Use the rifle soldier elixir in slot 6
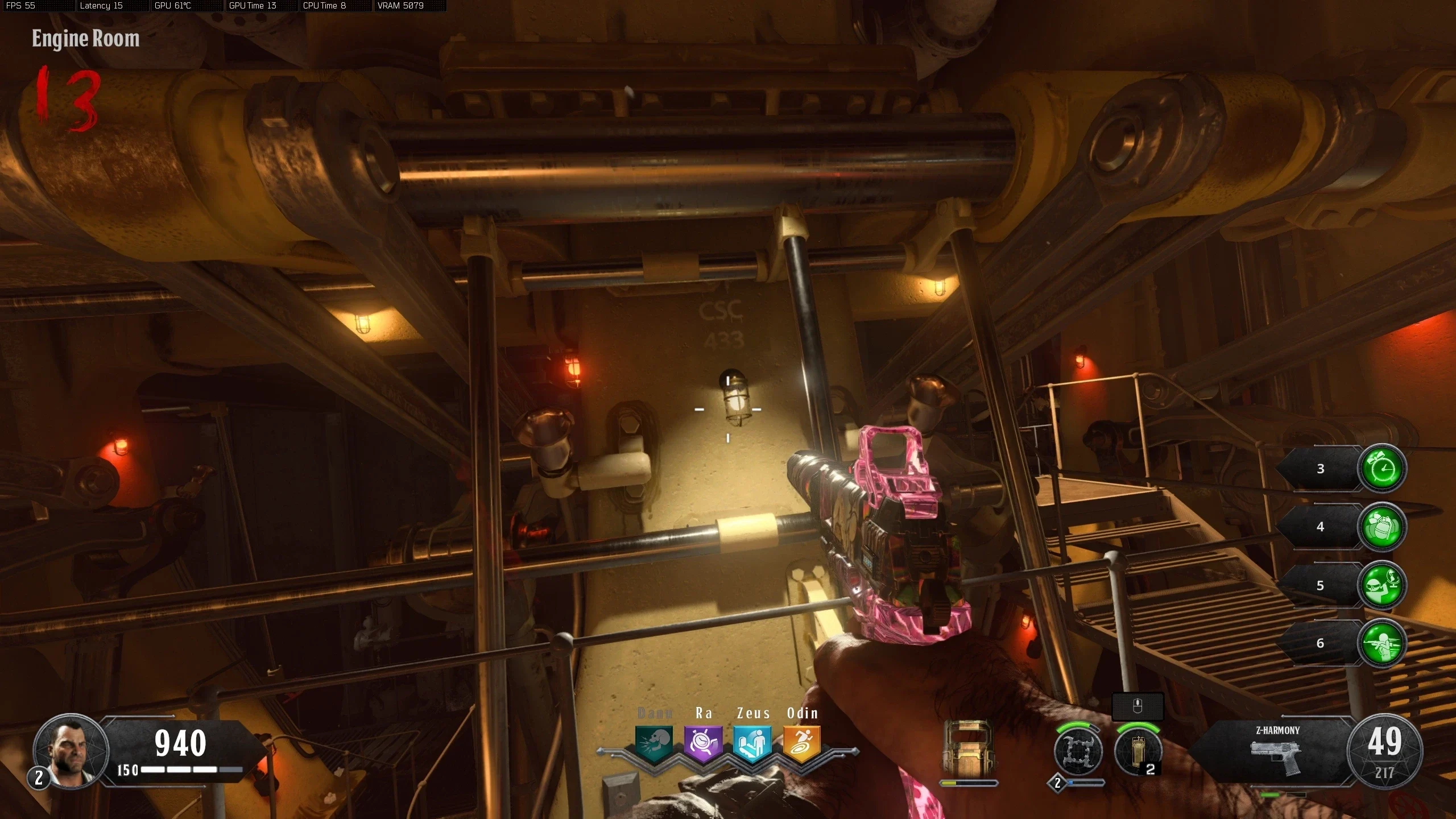1456x819 pixels. click(1381, 643)
